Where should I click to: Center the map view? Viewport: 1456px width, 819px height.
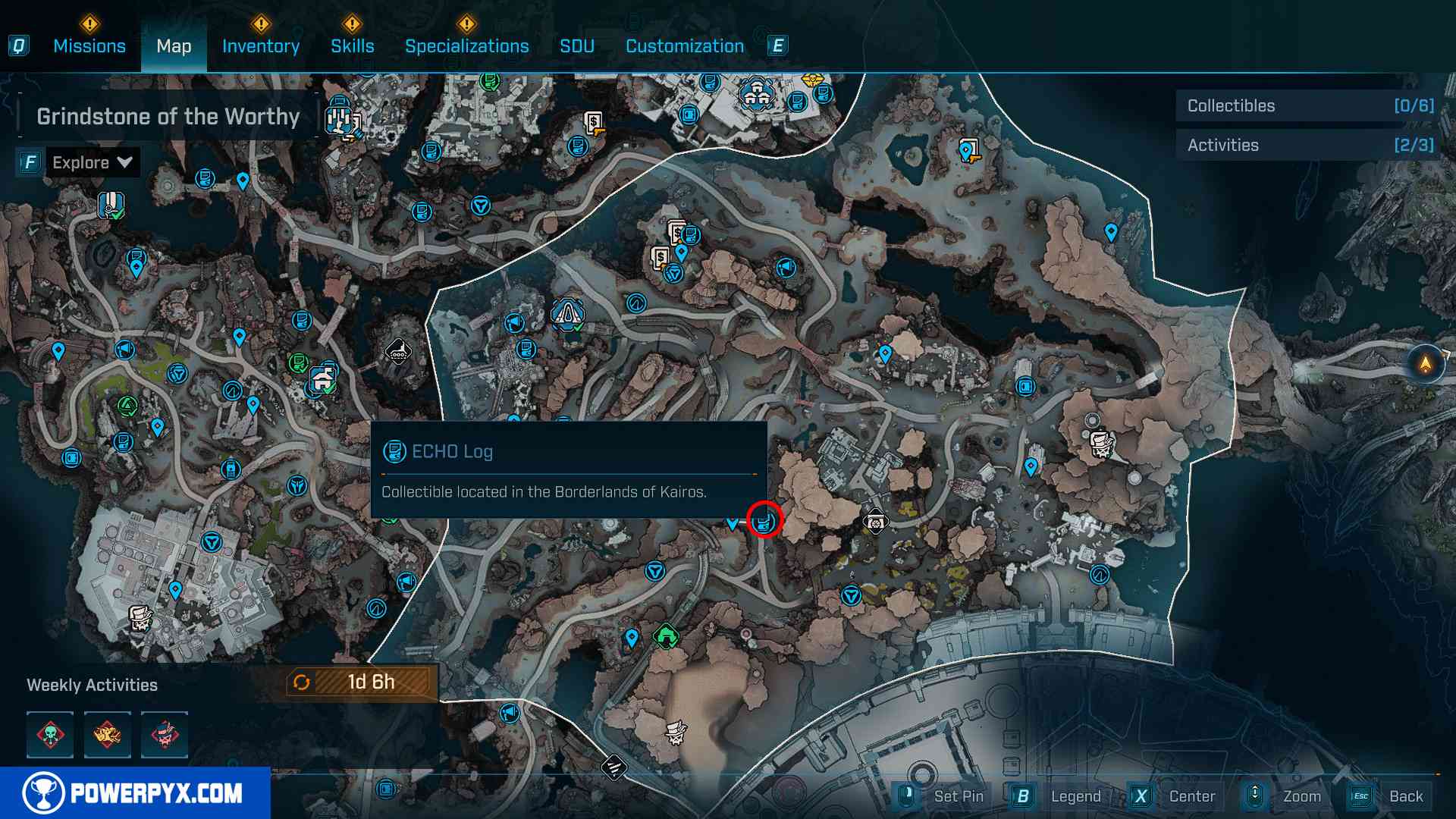(1191, 796)
